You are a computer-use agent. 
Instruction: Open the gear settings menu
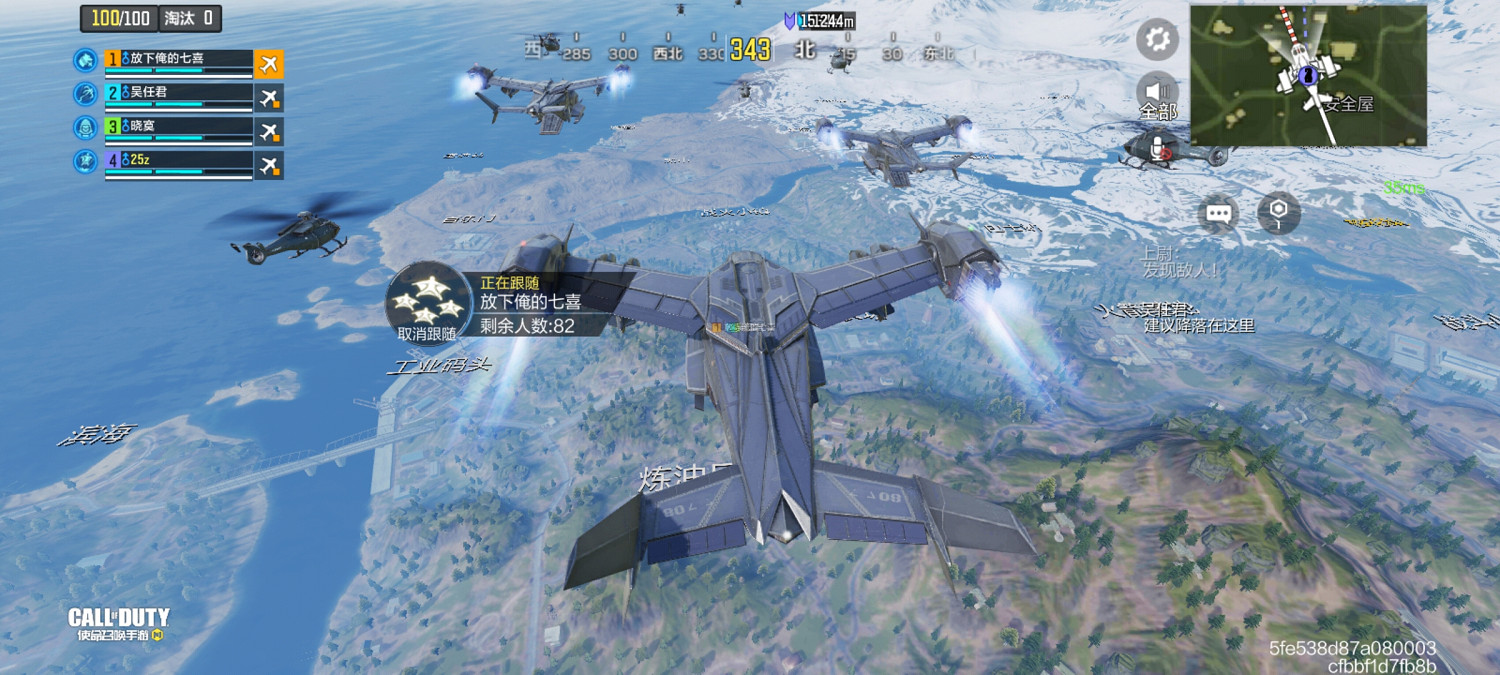pyautogui.click(x=1157, y=40)
